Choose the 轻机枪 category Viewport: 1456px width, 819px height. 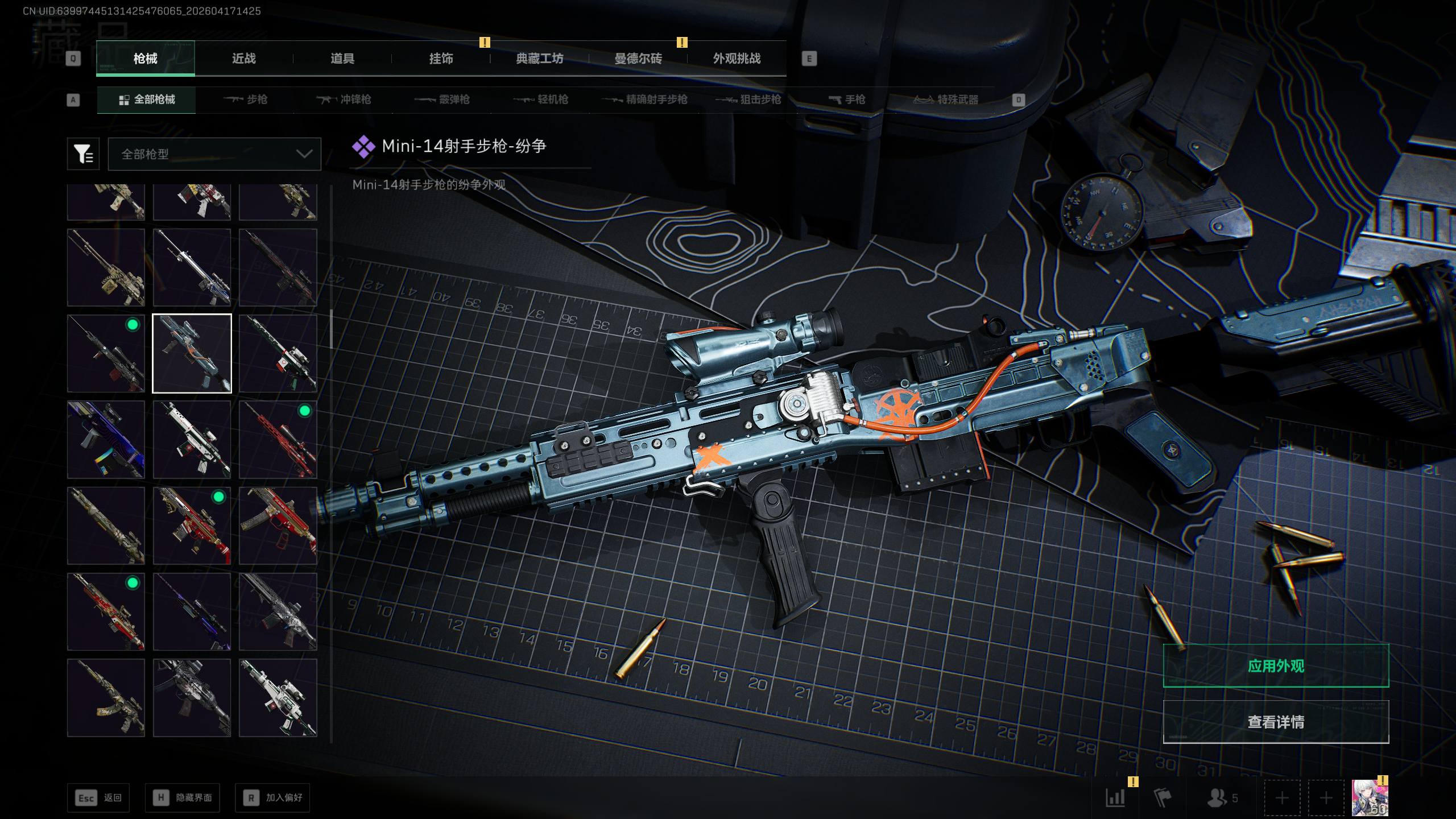541,100
